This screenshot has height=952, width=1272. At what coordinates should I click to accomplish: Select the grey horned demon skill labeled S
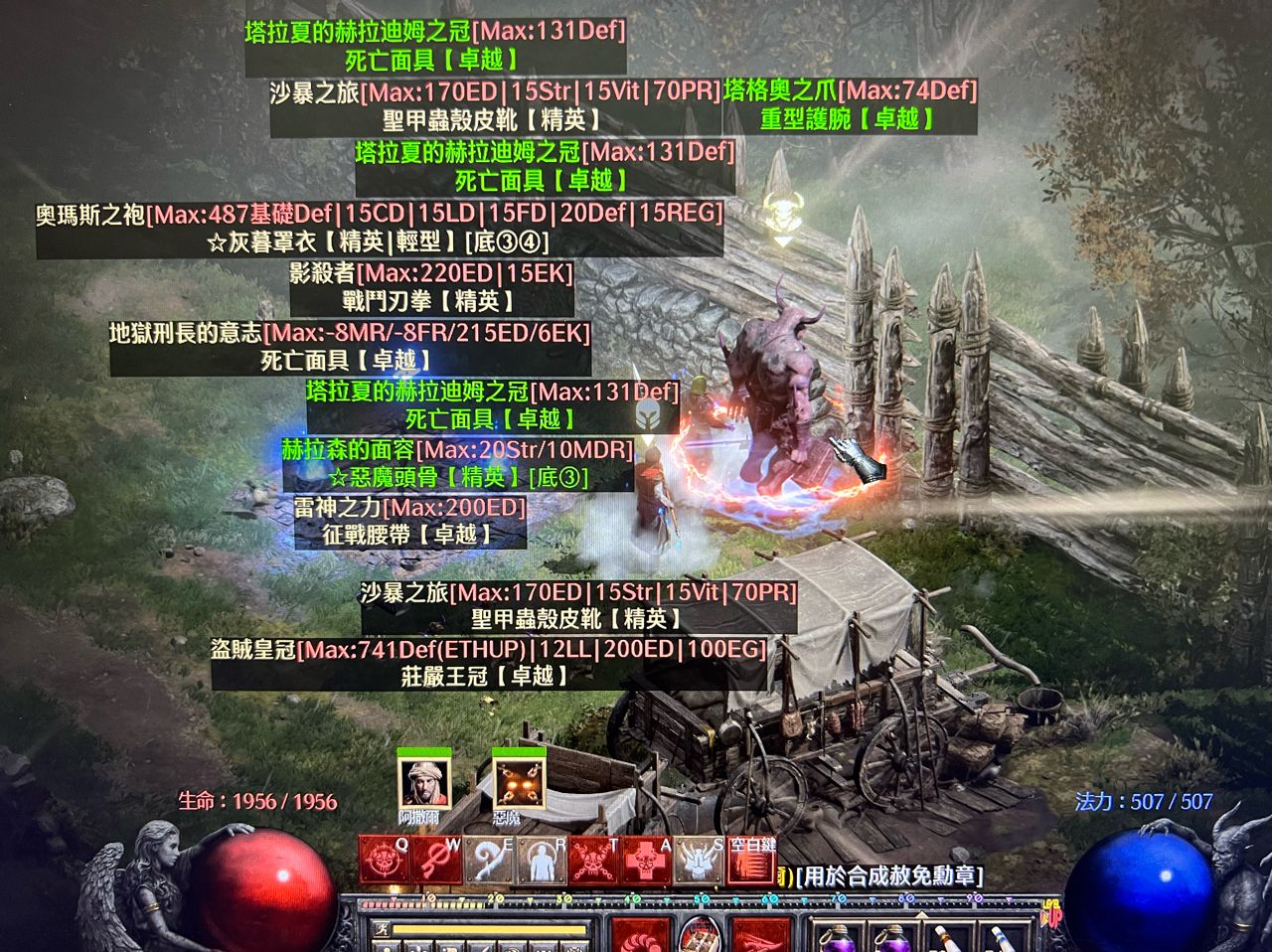point(700,862)
